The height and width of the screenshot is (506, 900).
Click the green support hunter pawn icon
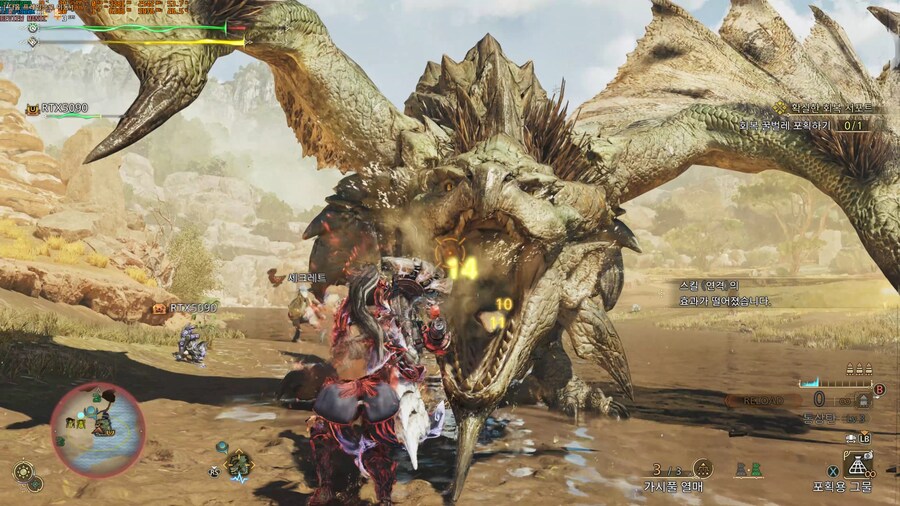click(x=754, y=468)
